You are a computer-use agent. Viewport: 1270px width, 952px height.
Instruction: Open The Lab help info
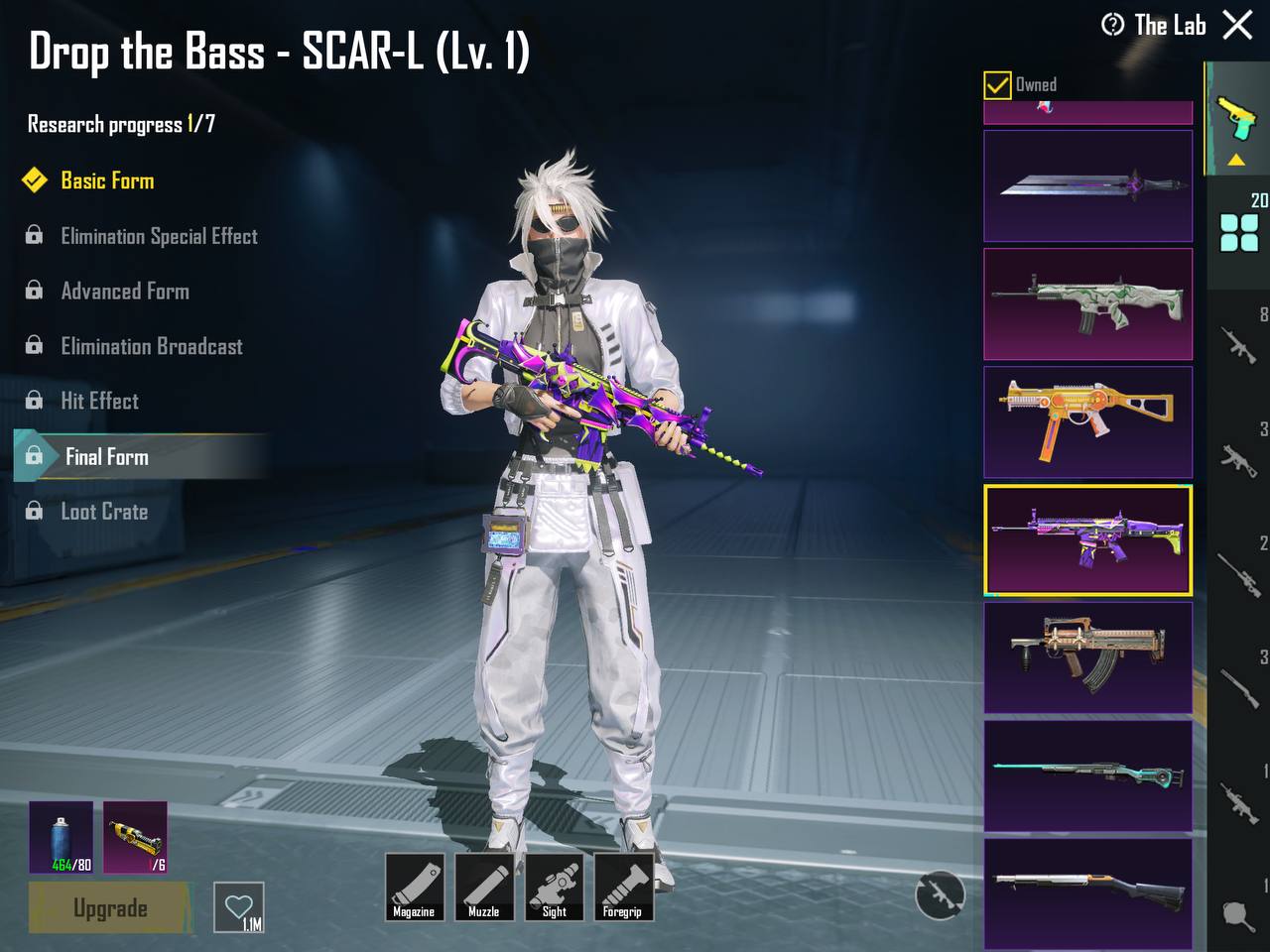click(x=1113, y=25)
